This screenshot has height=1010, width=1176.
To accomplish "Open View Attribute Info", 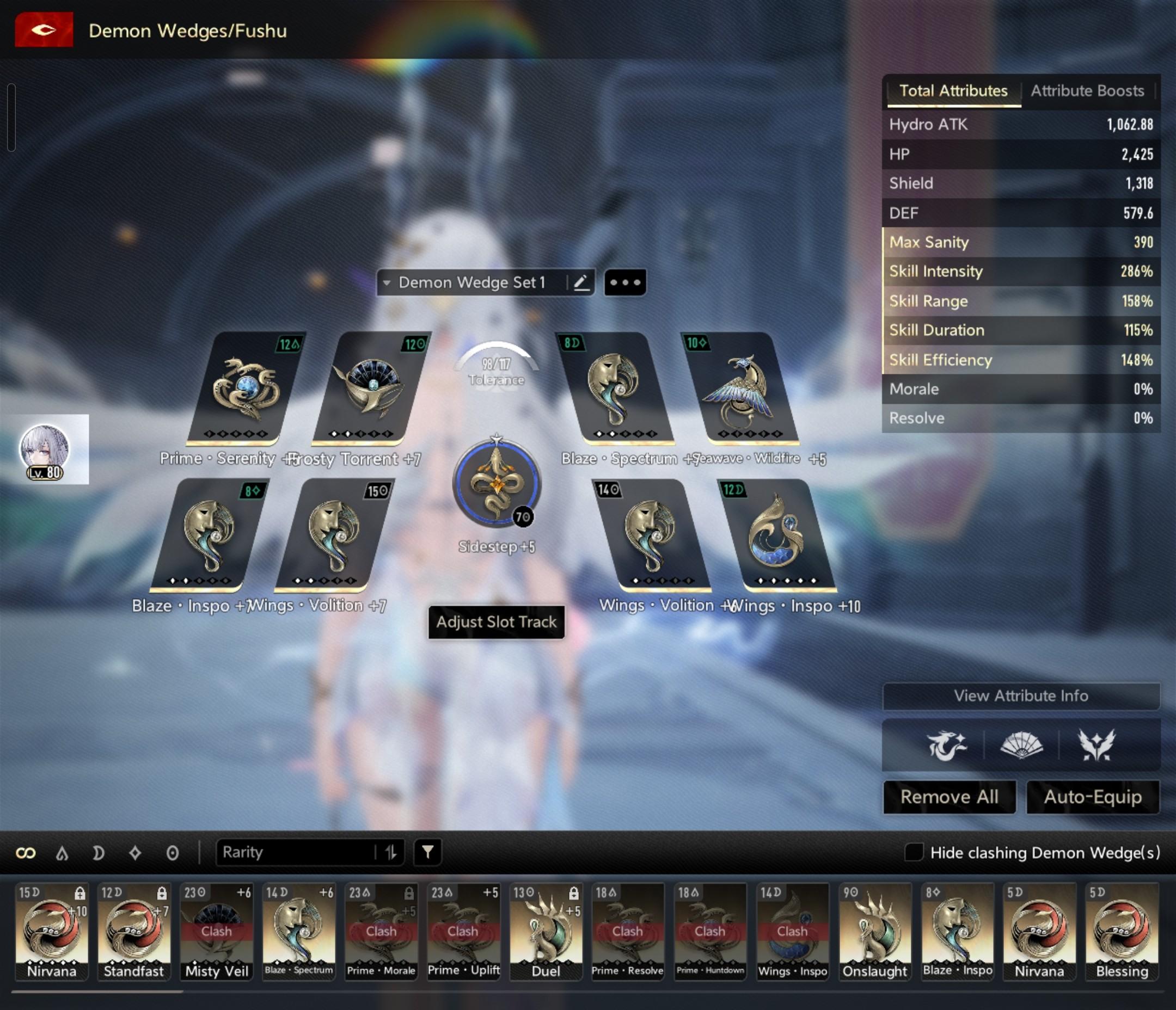I will pyautogui.click(x=1020, y=695).
